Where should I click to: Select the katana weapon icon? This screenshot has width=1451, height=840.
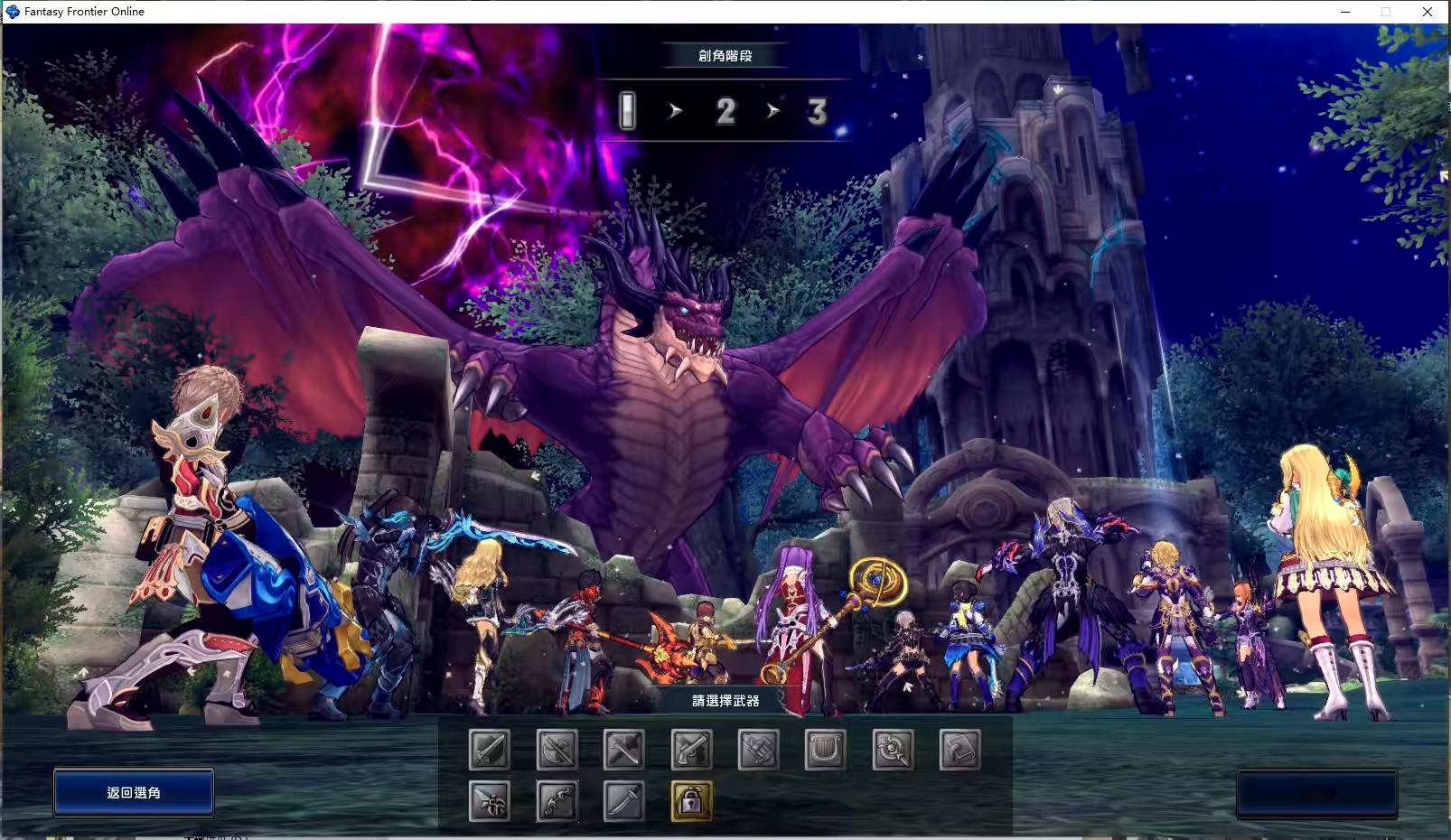pos(623,802)
